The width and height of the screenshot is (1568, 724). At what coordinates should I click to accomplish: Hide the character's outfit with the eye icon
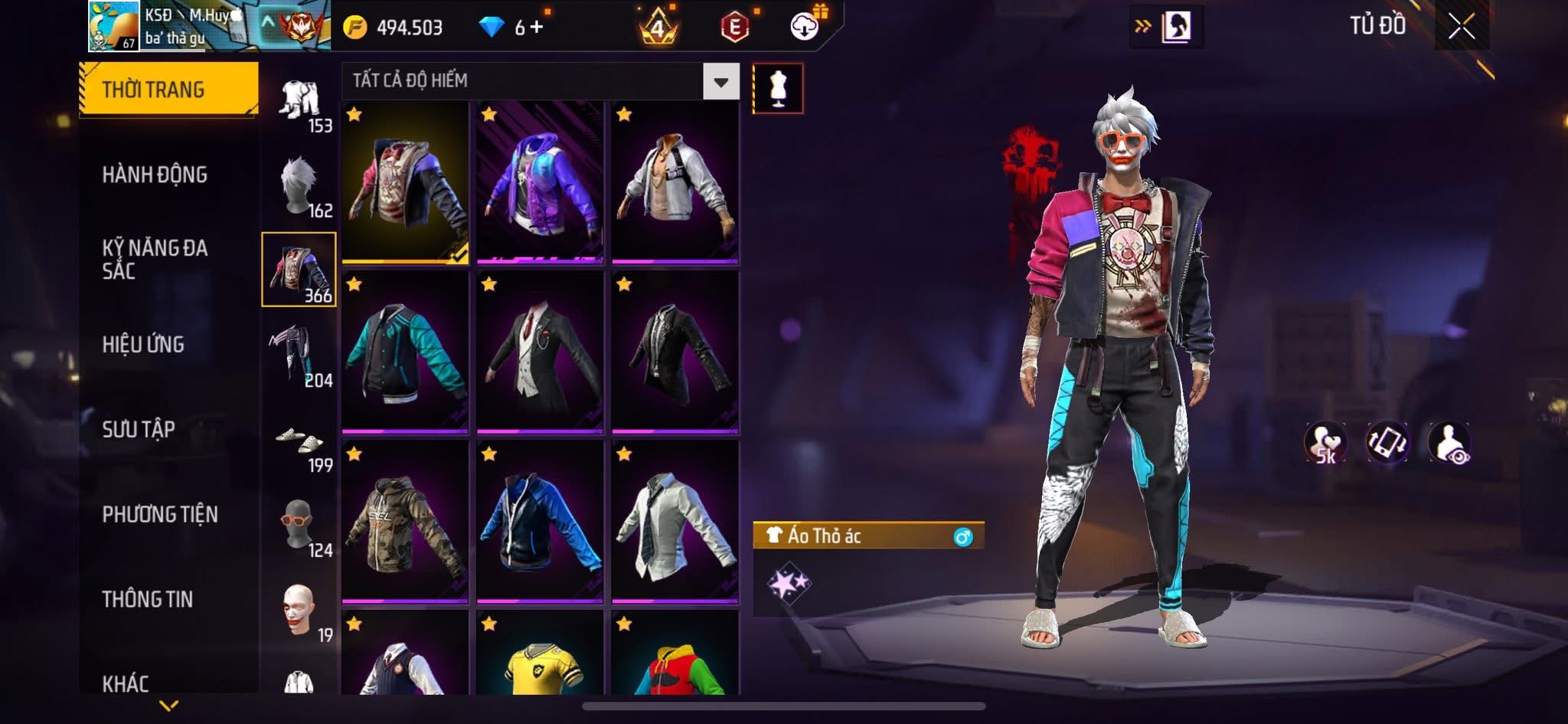[1449, 443]
